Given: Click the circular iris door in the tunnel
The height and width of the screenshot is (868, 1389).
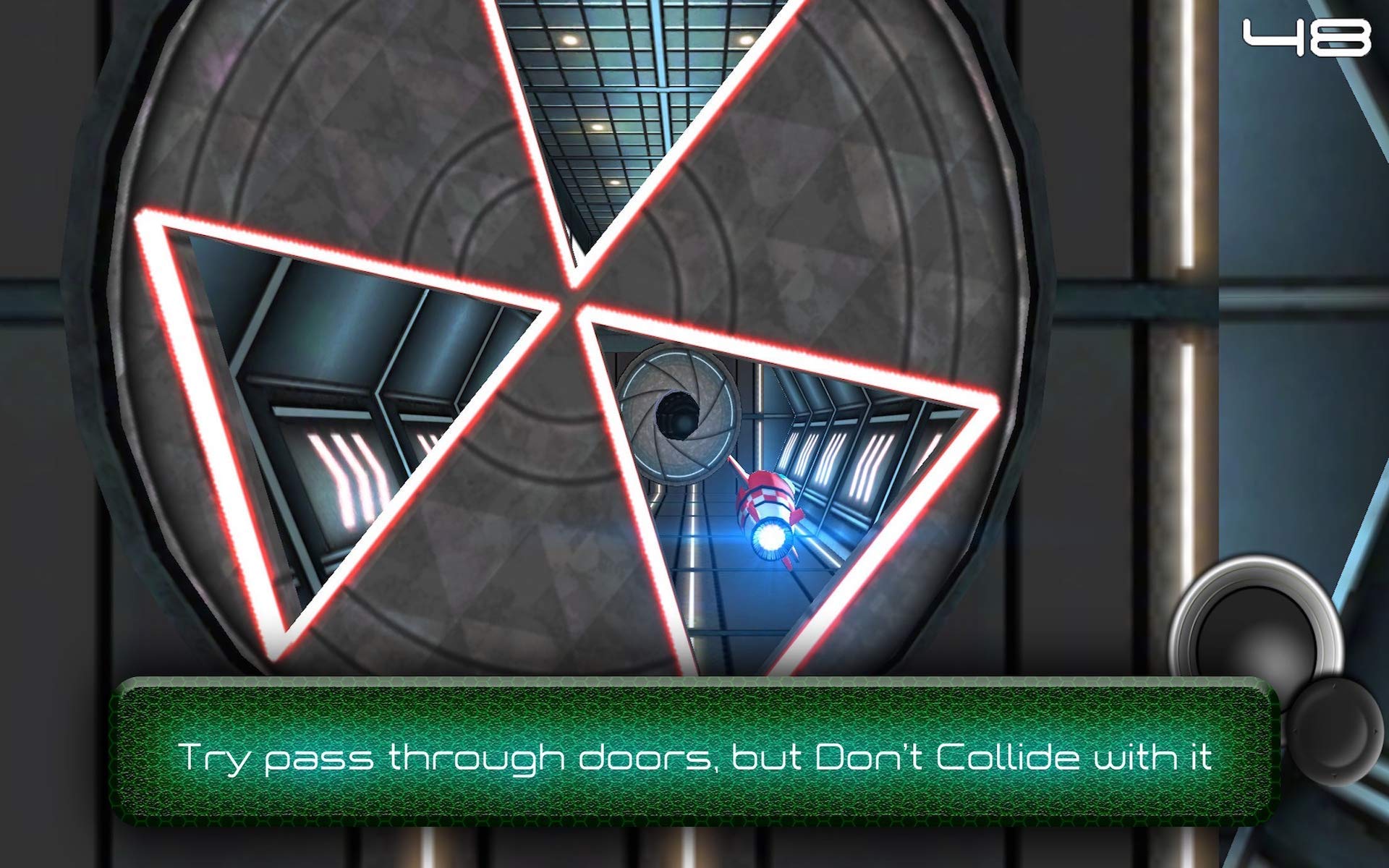Looking at the screenshot, I should pos(680,412).
